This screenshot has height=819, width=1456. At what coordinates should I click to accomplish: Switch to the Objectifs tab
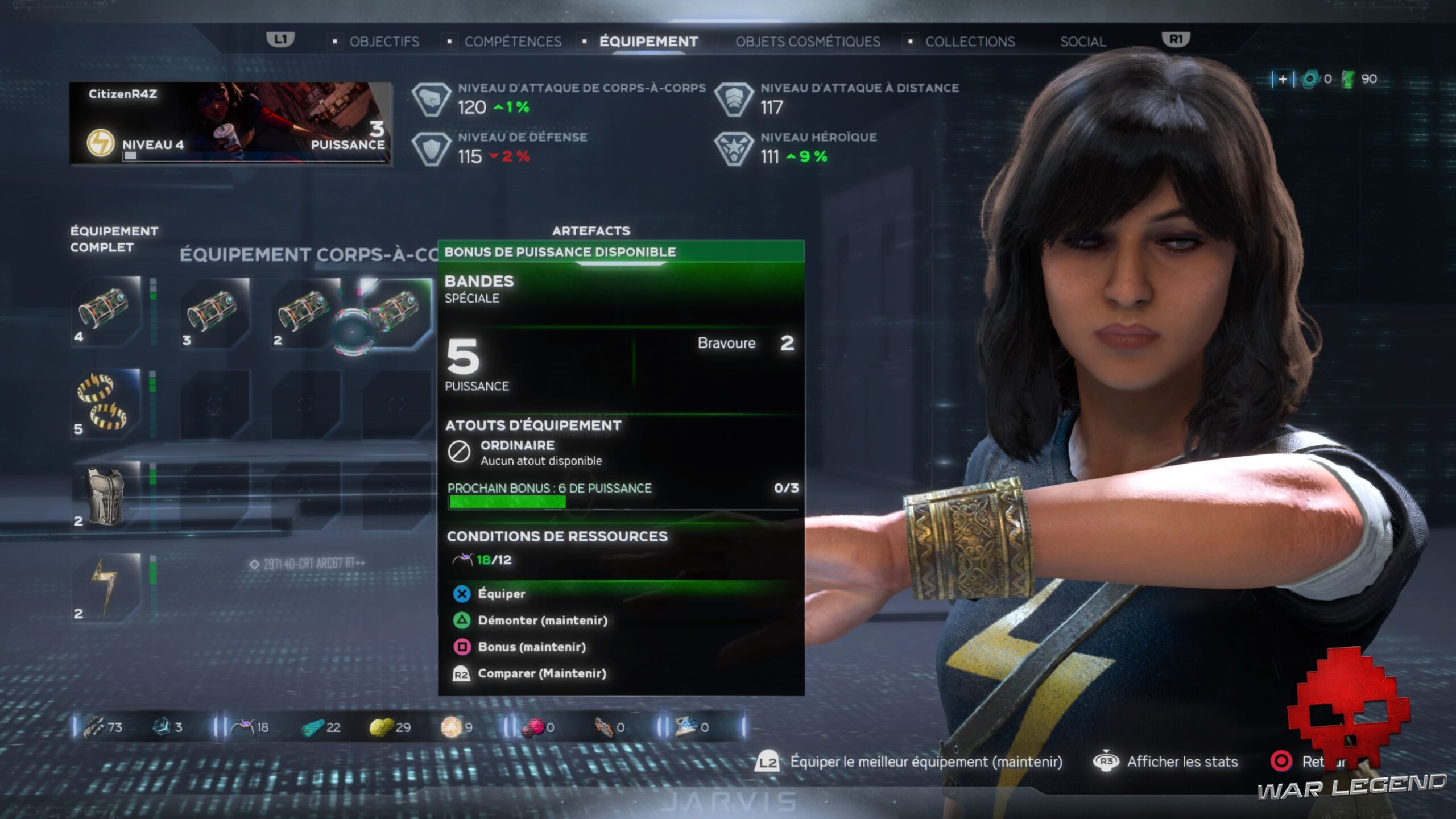pyautogui.click(x=384, y=42)
